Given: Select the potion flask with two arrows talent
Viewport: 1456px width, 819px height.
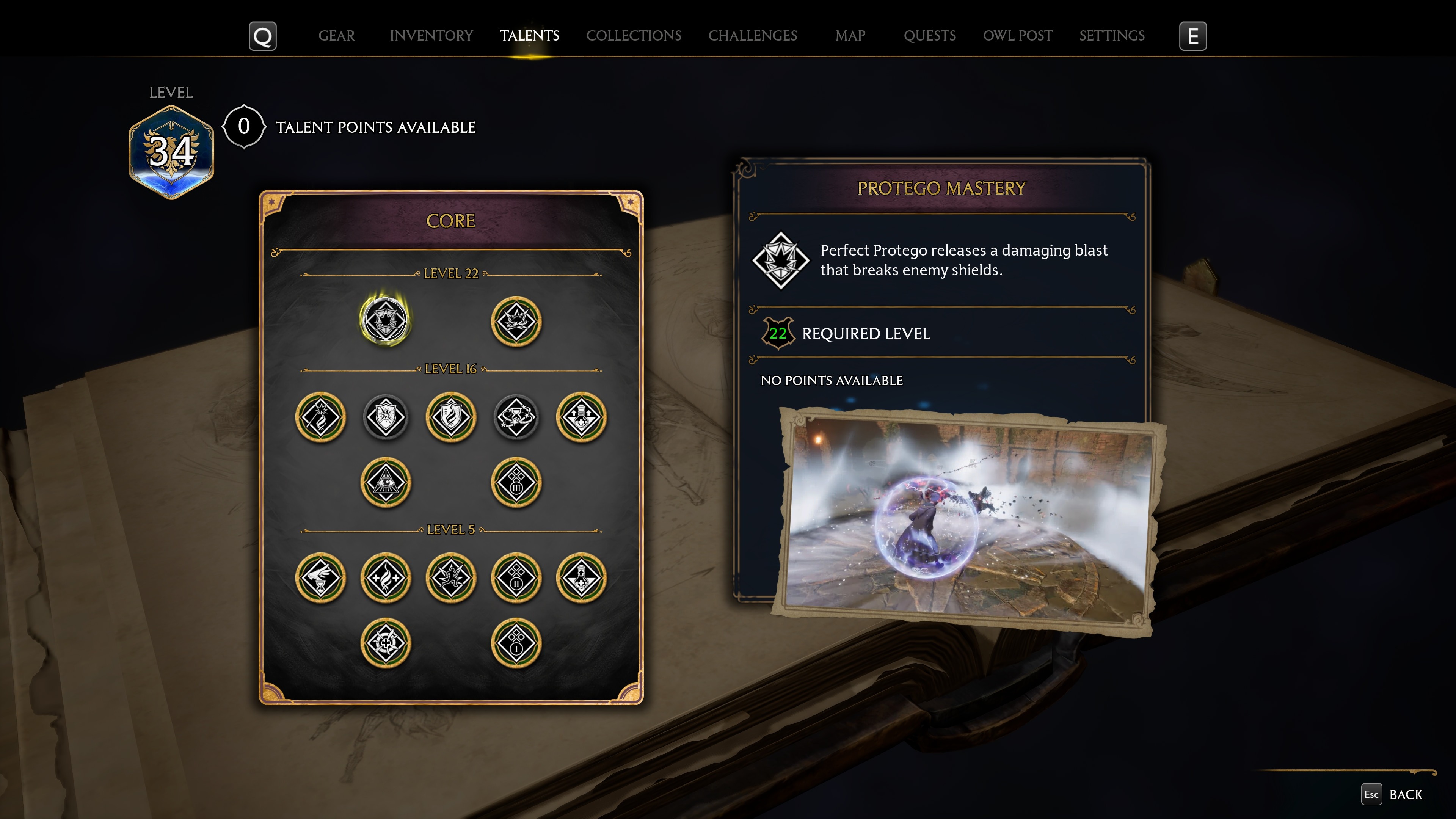Looking at the screenshot, I should point(581,417).
